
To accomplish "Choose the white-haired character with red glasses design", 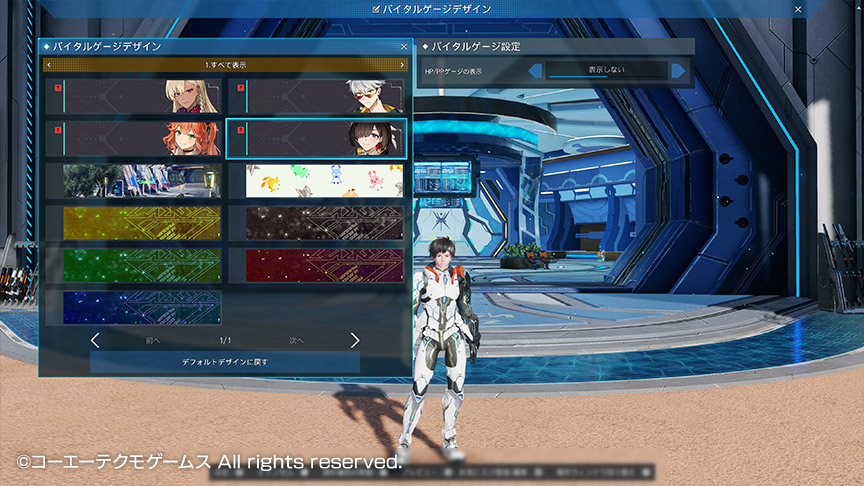I will pyautogui.click(x=316, y=97).
